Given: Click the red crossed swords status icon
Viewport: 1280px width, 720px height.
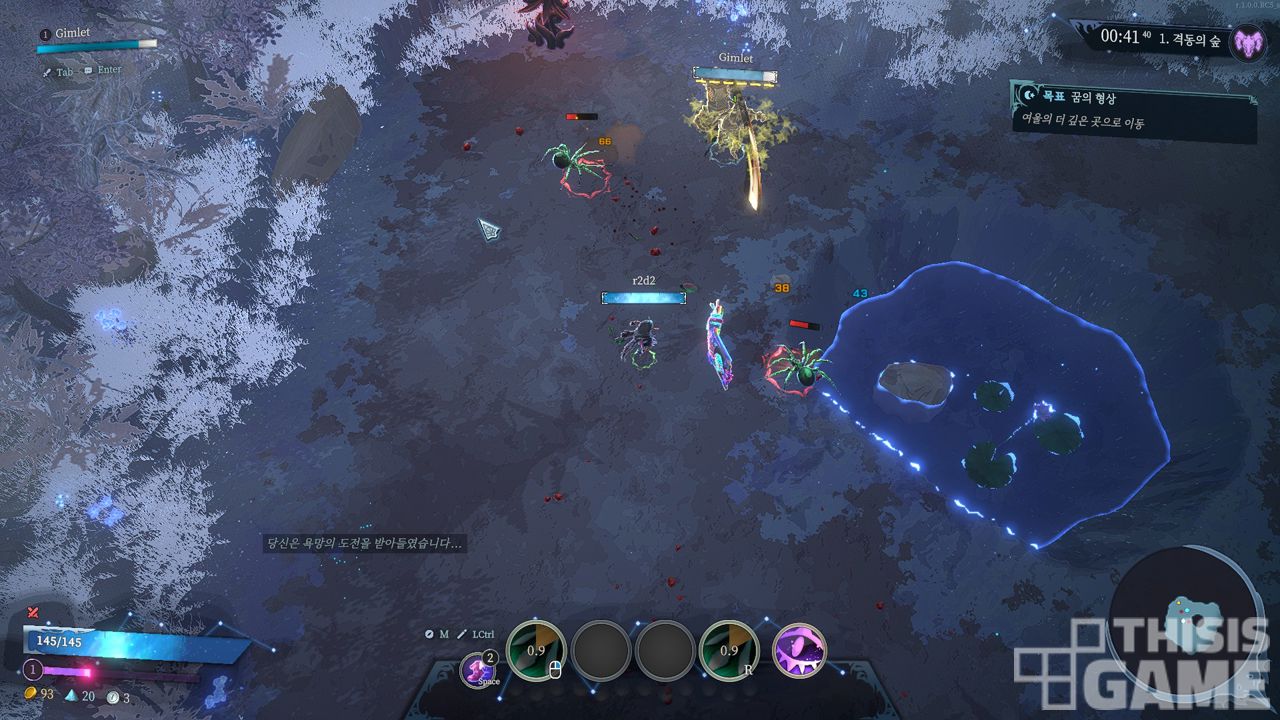Looking at the screenshot, I should click(33, 611).
